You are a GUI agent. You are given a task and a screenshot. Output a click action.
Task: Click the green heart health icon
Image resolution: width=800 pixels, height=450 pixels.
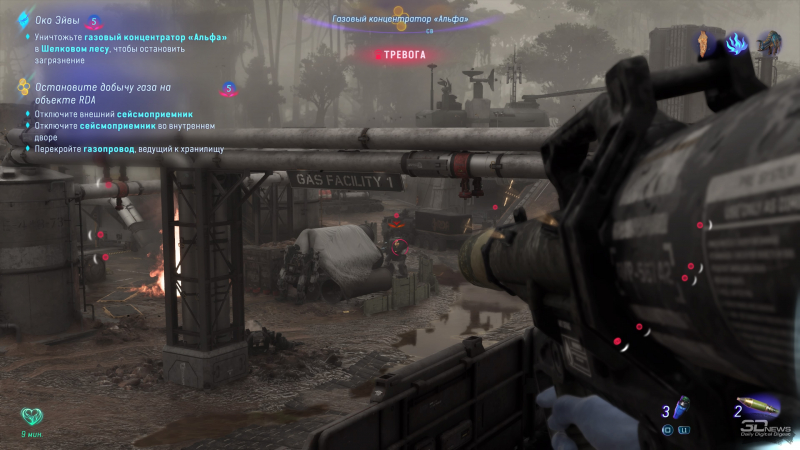pyautogui.click(x=31, y=416)
